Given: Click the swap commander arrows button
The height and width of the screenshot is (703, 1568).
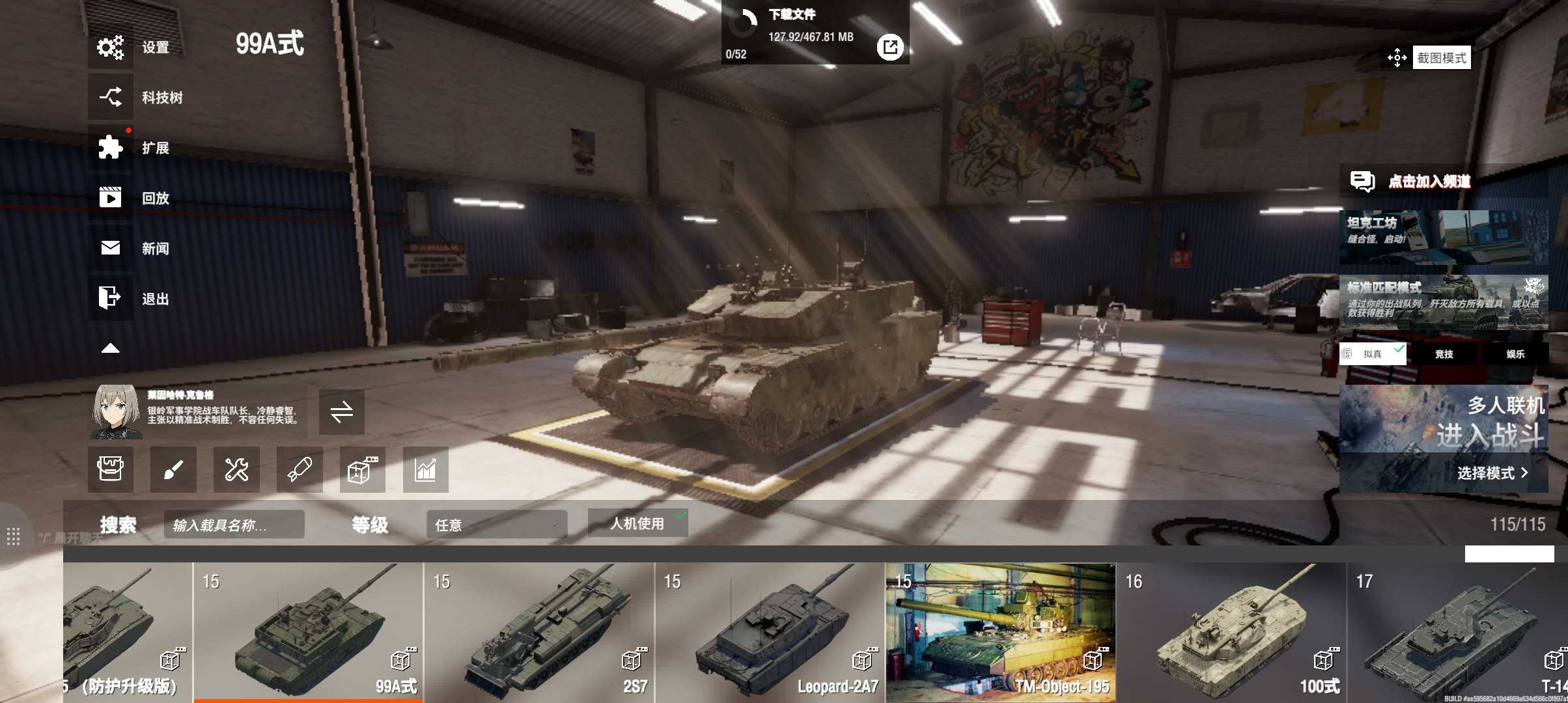Looking at the screenshot, I should point(341,411).
